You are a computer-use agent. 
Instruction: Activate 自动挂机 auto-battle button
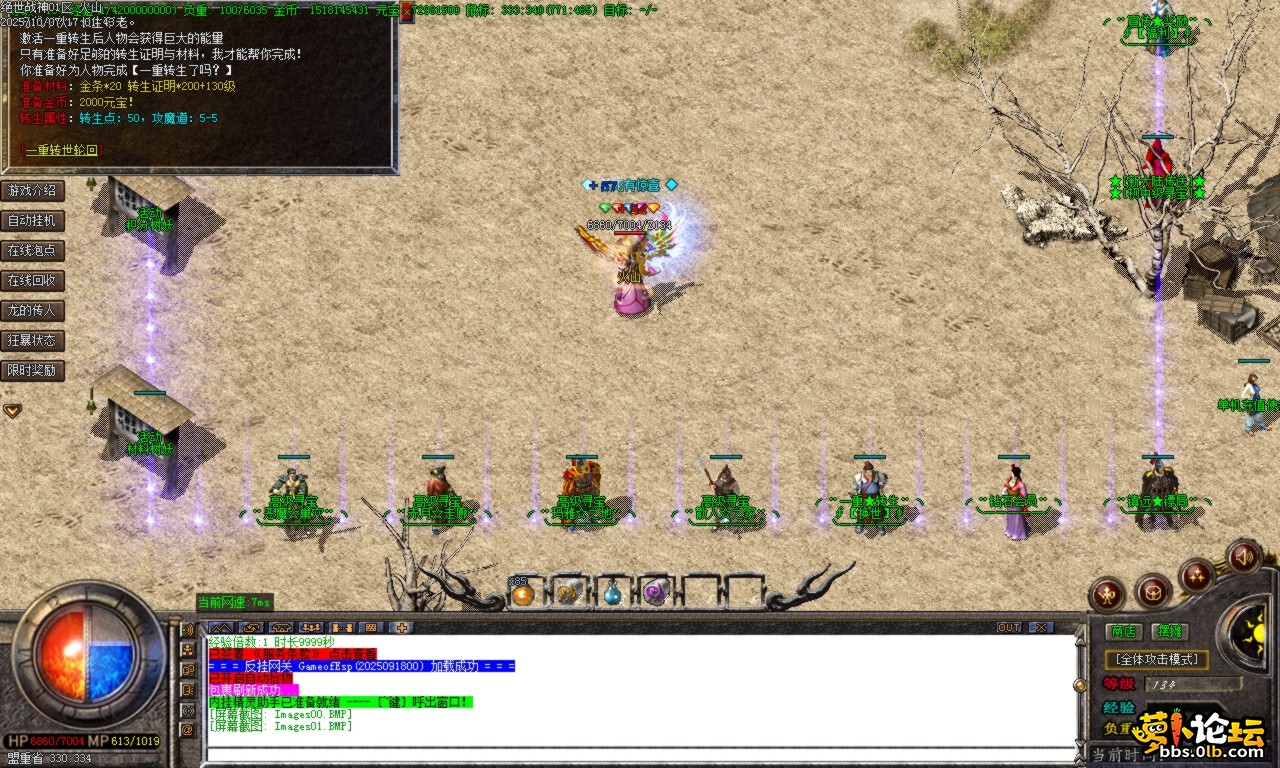[x=32, y=220]
